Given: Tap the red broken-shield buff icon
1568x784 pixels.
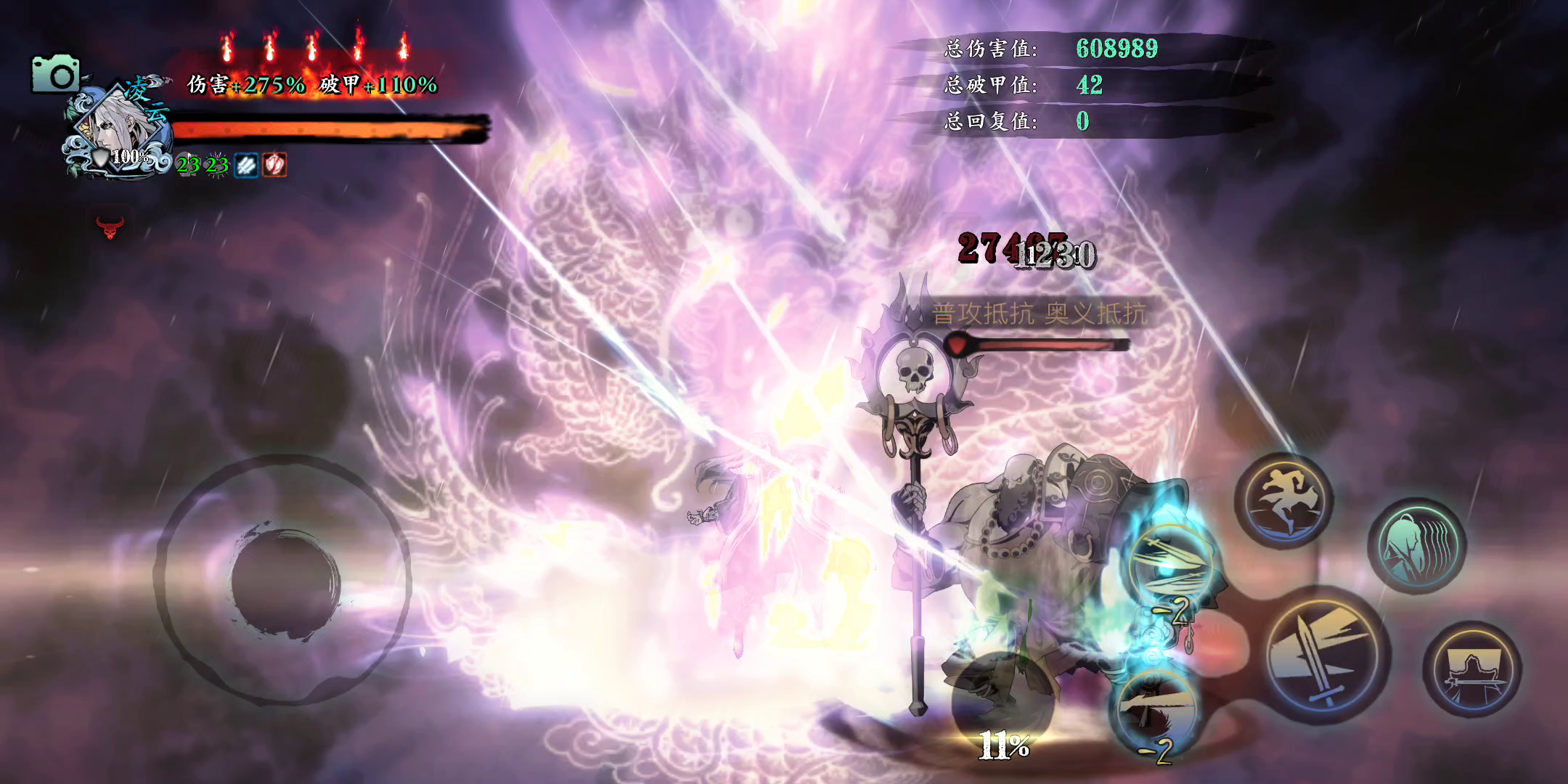Looking at the screenshot, I should pos(274,165).
